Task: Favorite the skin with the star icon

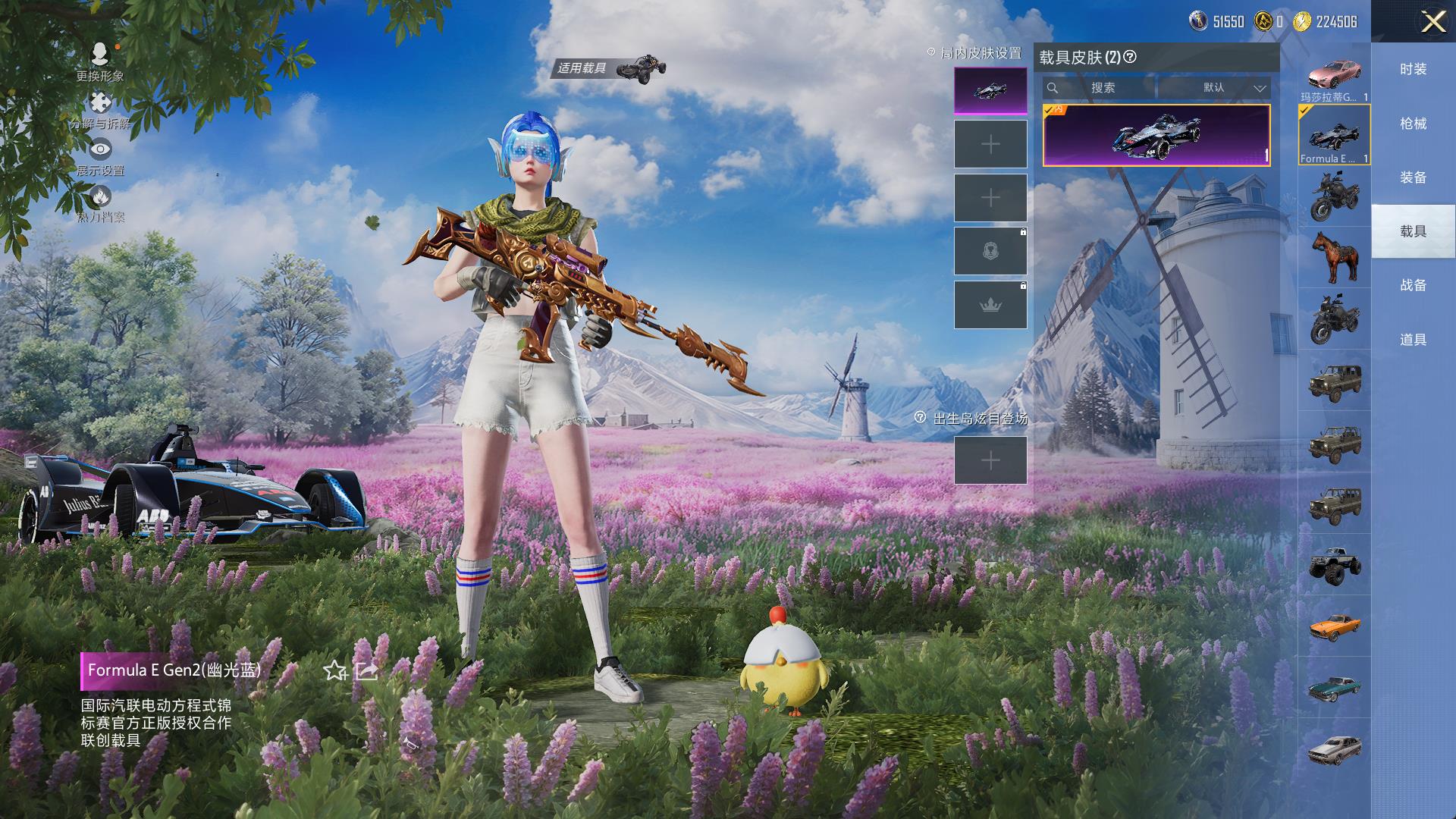Action: (334, 670)
